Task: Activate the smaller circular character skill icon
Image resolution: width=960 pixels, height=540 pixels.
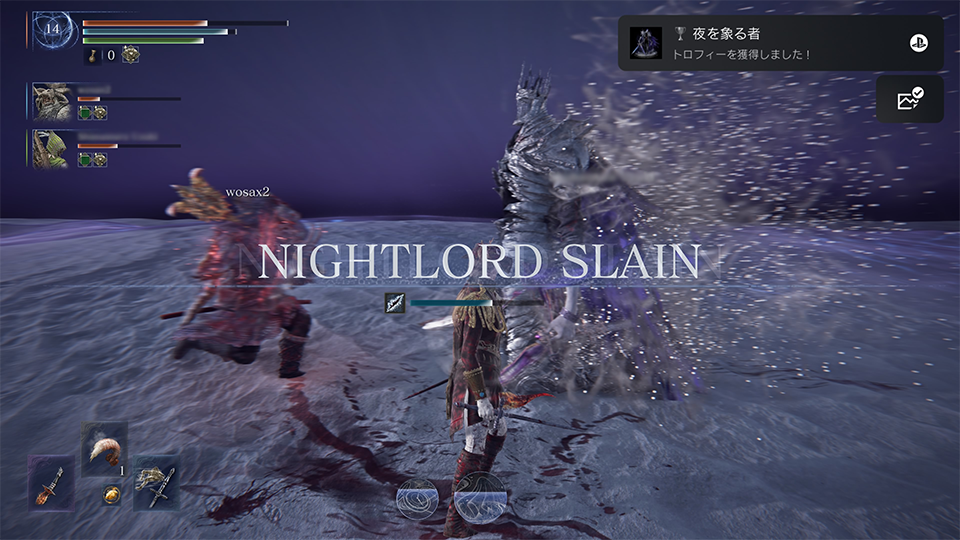Action: coord(417,497)
